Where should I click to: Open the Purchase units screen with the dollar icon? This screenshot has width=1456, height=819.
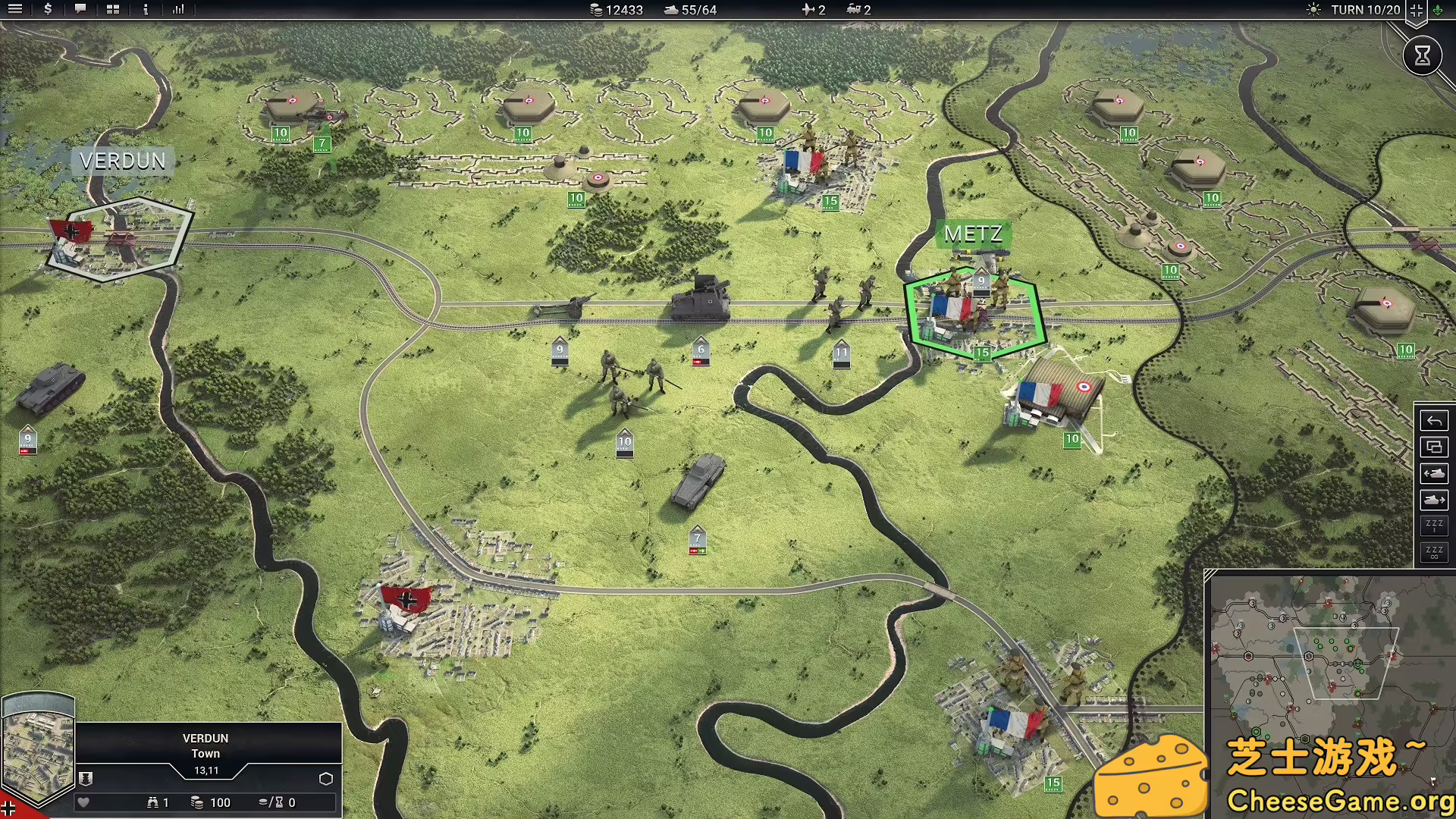(x=47, y=10)
